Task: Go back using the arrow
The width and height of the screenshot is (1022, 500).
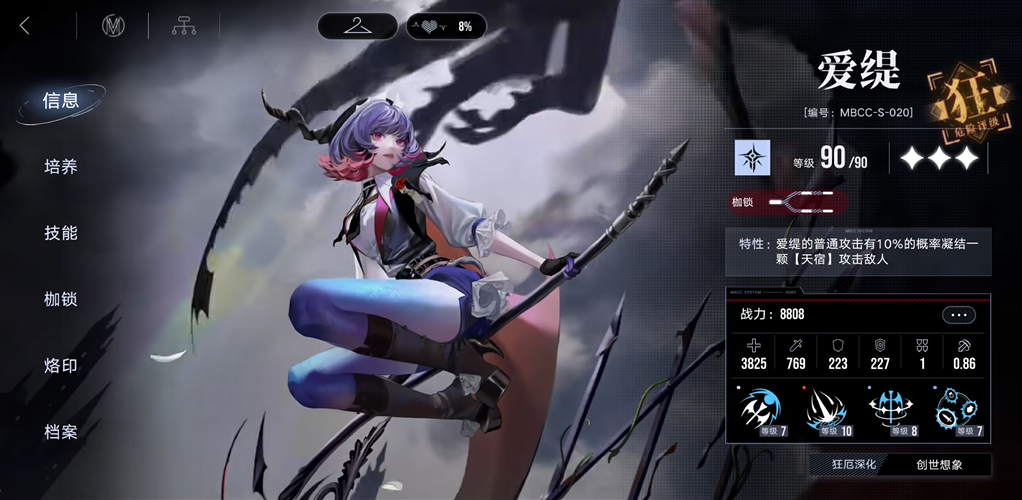Action: (x=25, y=26)
